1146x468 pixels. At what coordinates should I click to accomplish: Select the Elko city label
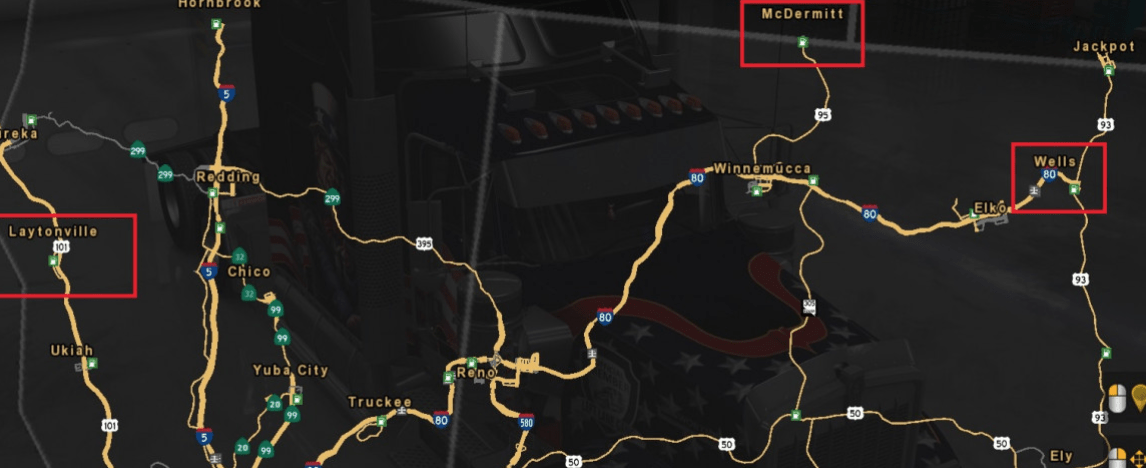[x=990, y=208]
